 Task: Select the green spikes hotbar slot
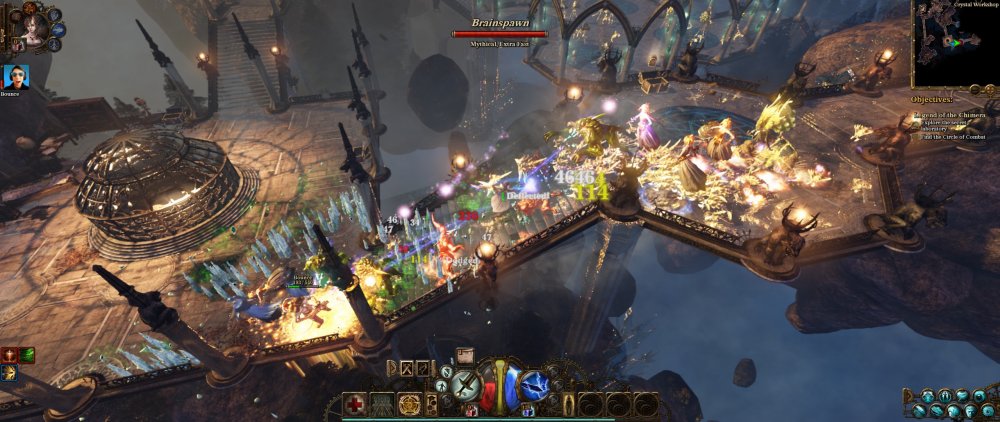[382, 404]
